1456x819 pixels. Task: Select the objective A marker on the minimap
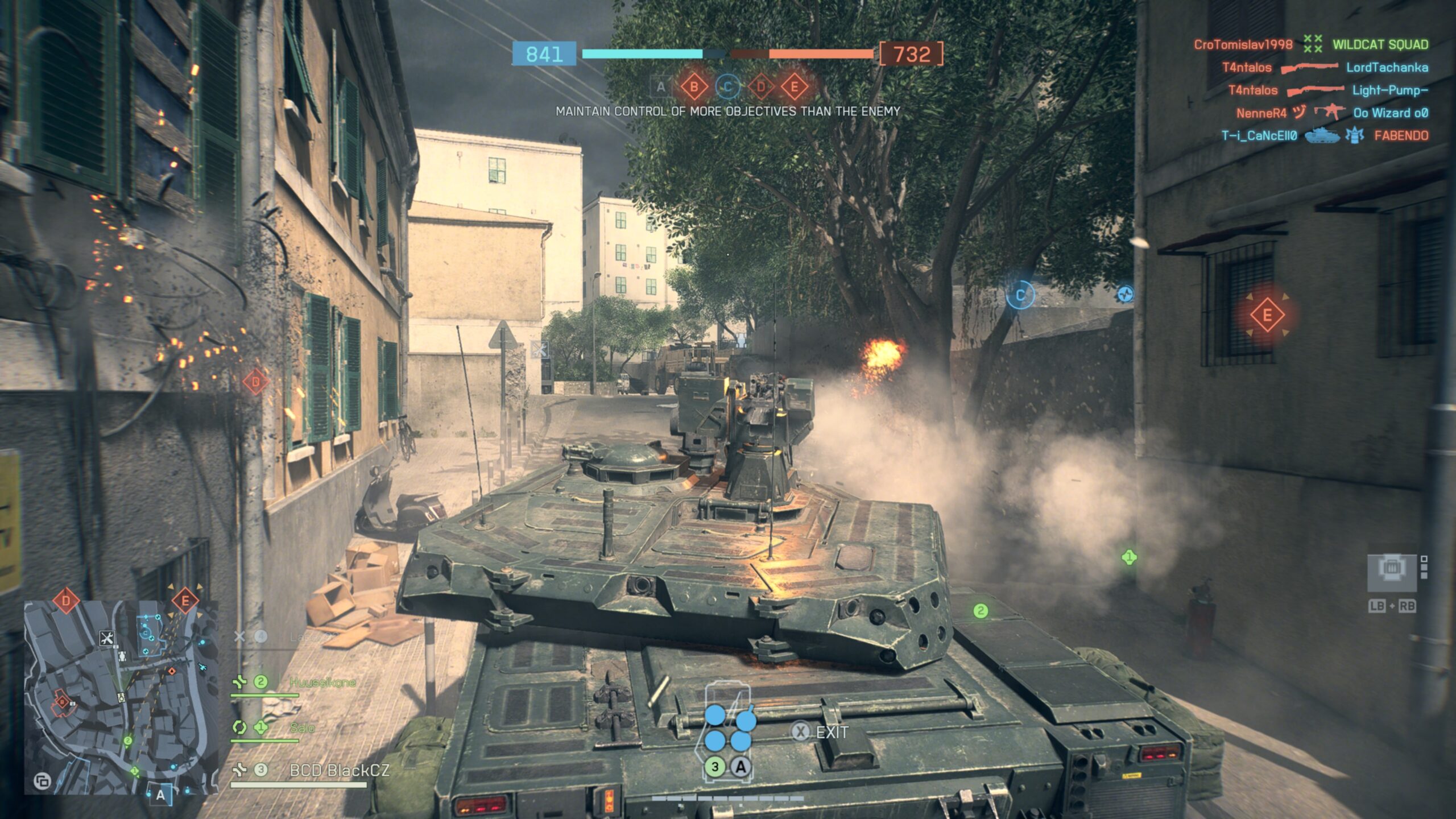(160, 795)
